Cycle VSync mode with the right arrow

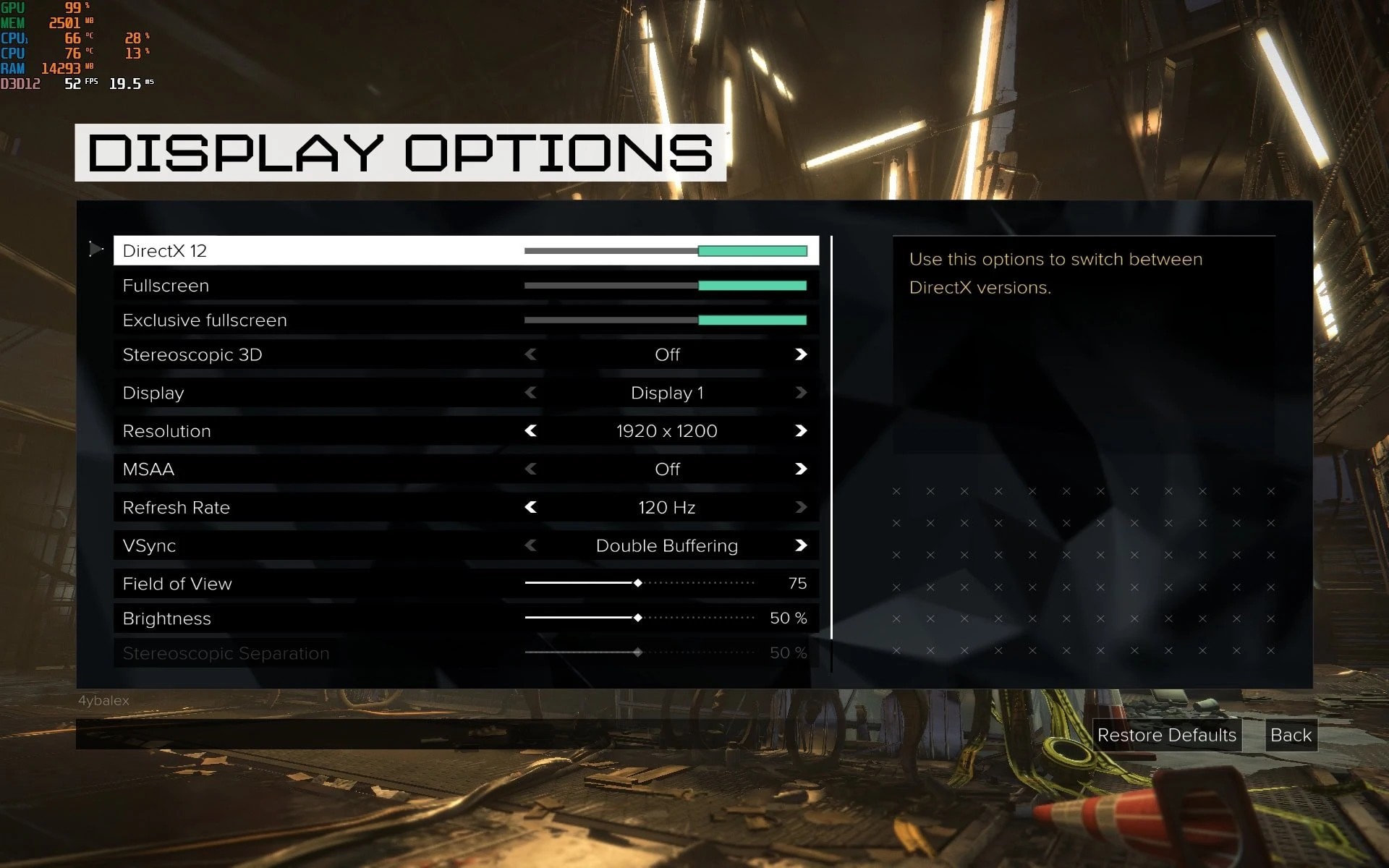tap(800, 545)
